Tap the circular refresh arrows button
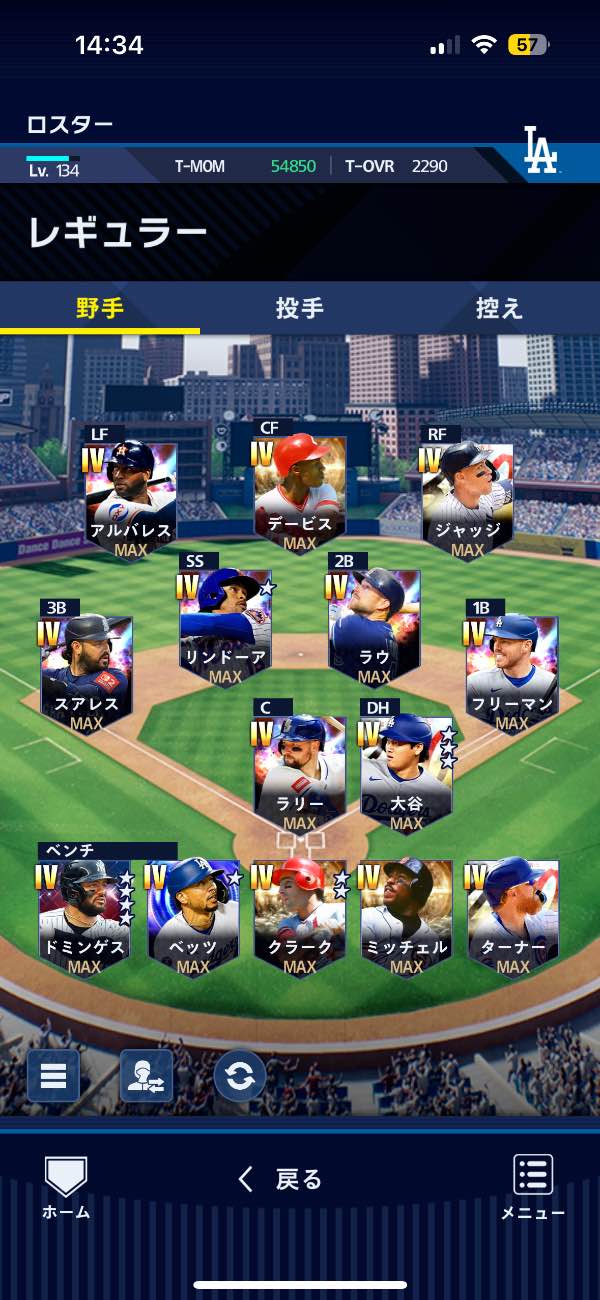600x1300 pixels. pos(240,1076)
